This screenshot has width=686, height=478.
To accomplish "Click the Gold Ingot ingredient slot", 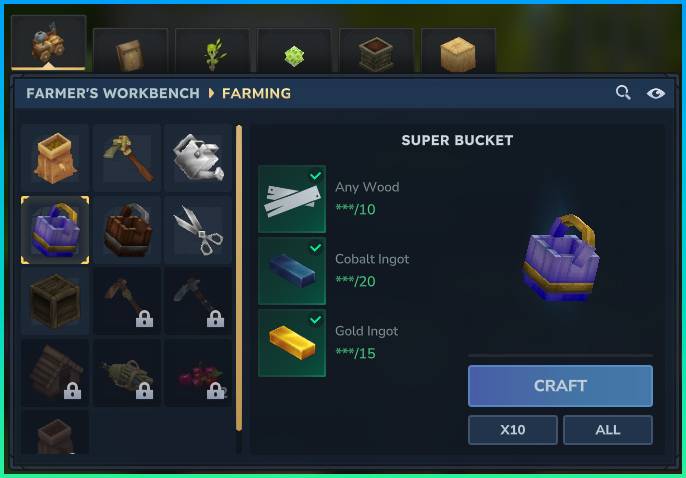I will click(292, 343).
